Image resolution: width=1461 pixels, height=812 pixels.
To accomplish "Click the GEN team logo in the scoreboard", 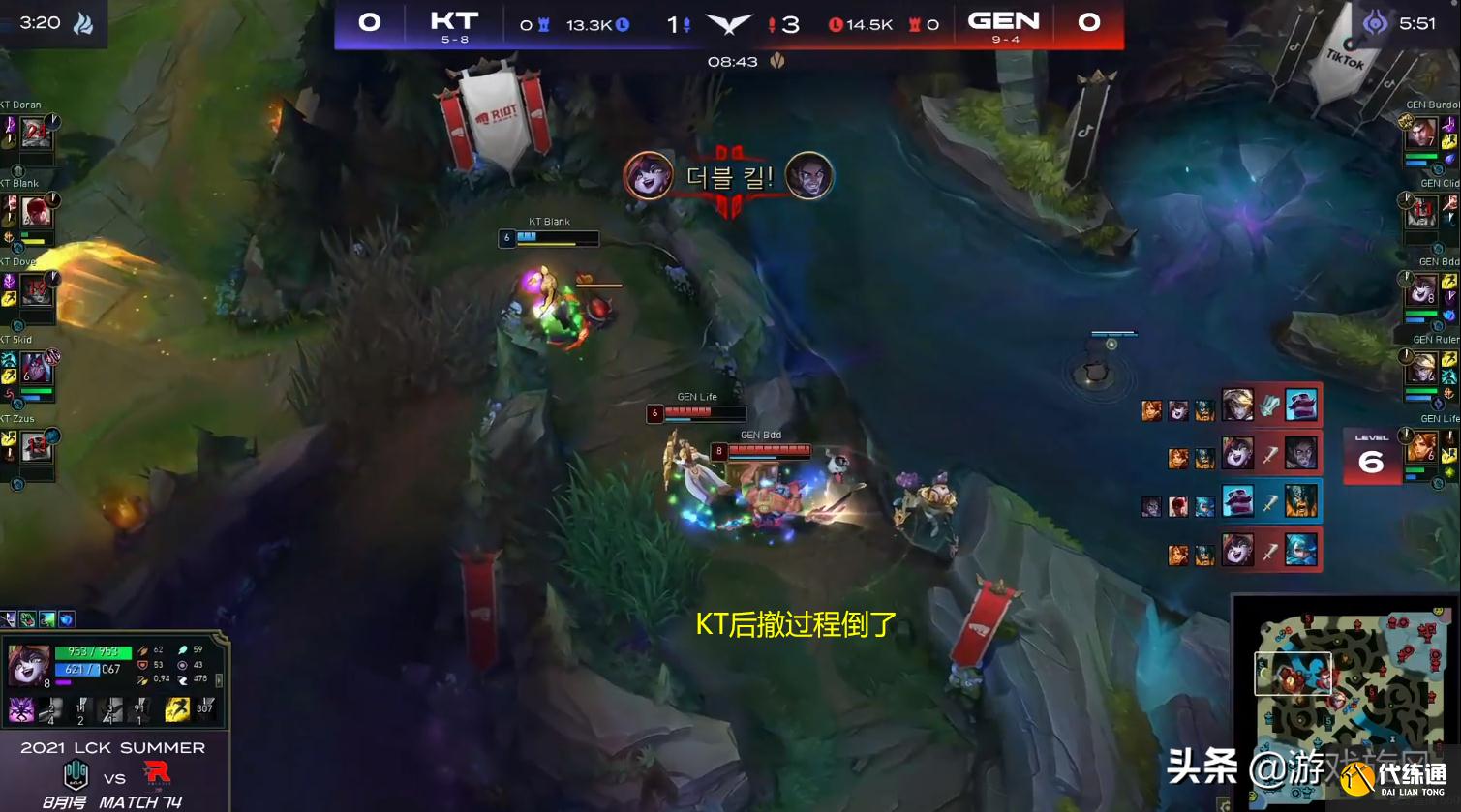I will tap(1004, 21).
